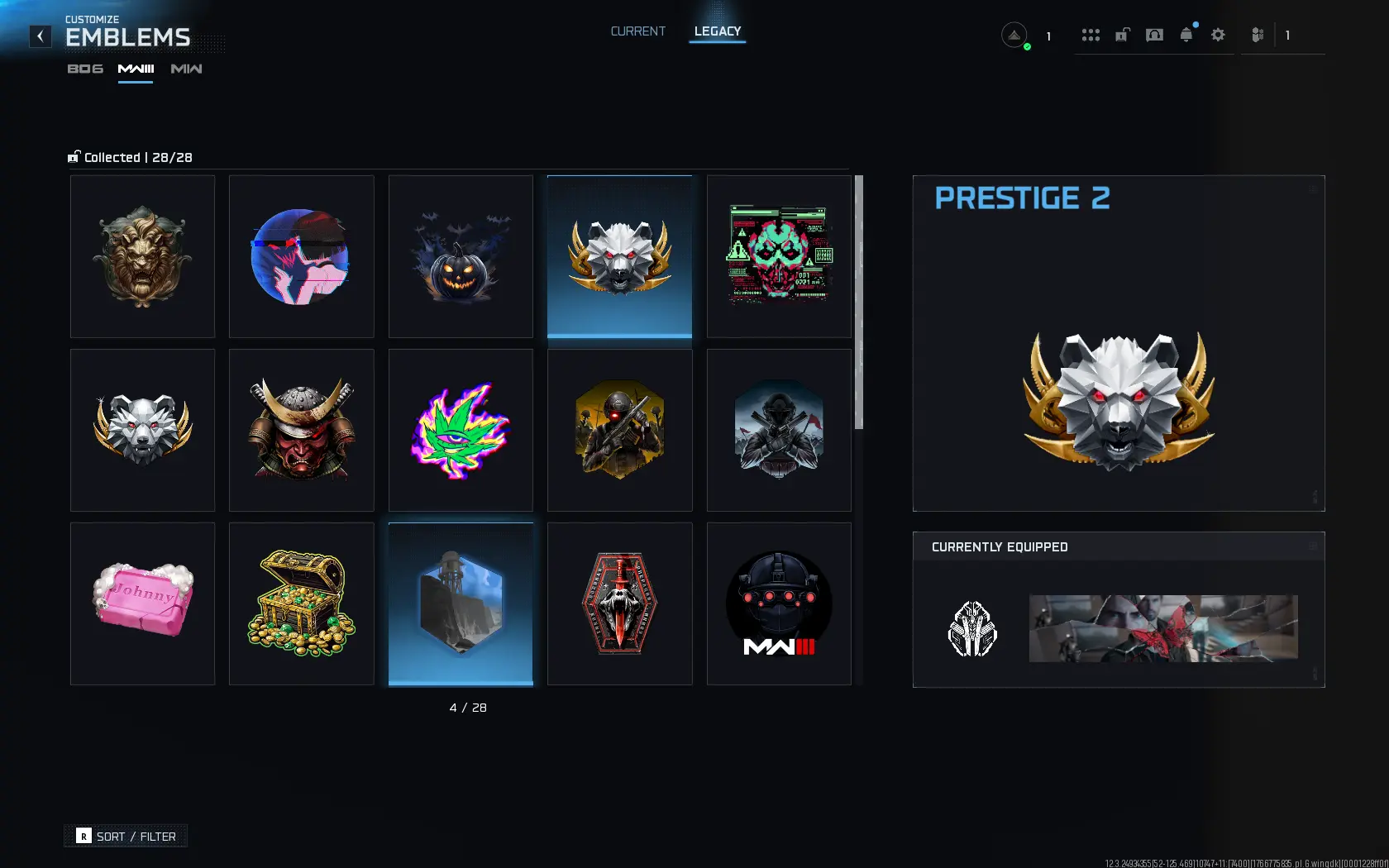Screen dimensions: 1389x868
Task: Open Sort / Filter options
Action: pos(126,837)
